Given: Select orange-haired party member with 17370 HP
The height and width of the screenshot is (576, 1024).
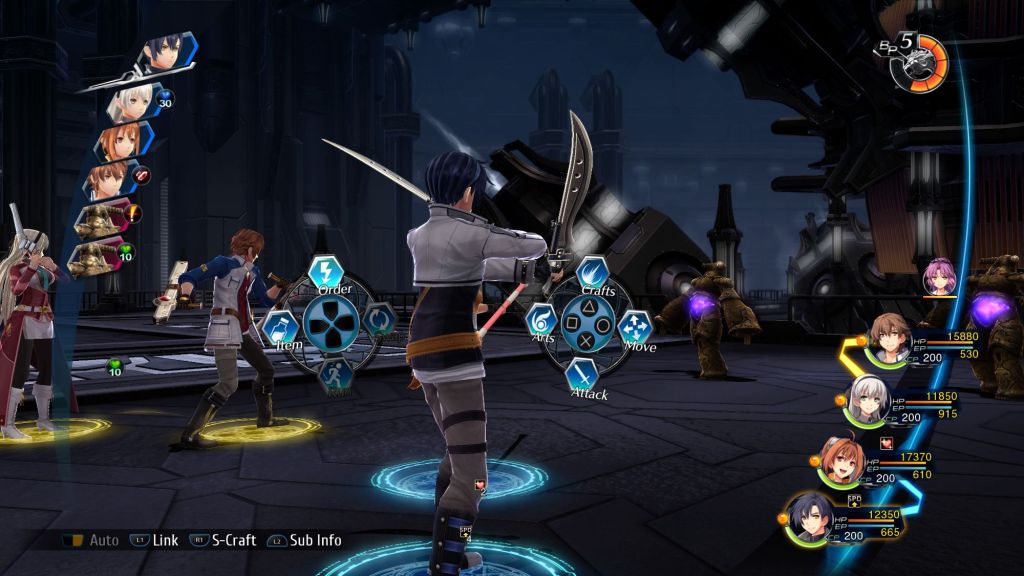Looking at the screenshot, I should coord(840,459).
